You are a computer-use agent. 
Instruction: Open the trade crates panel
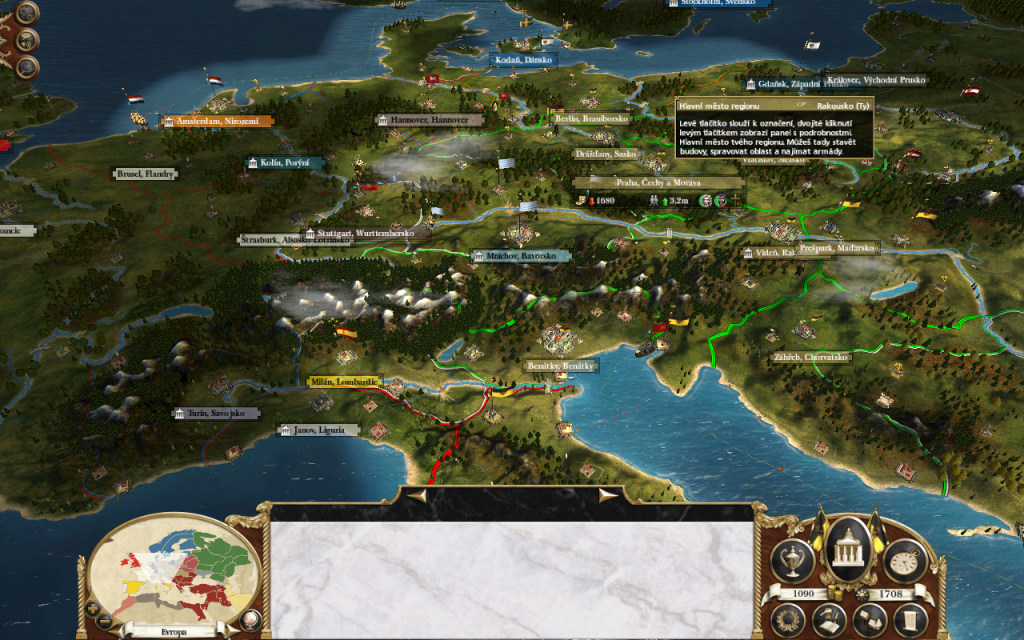870,621
